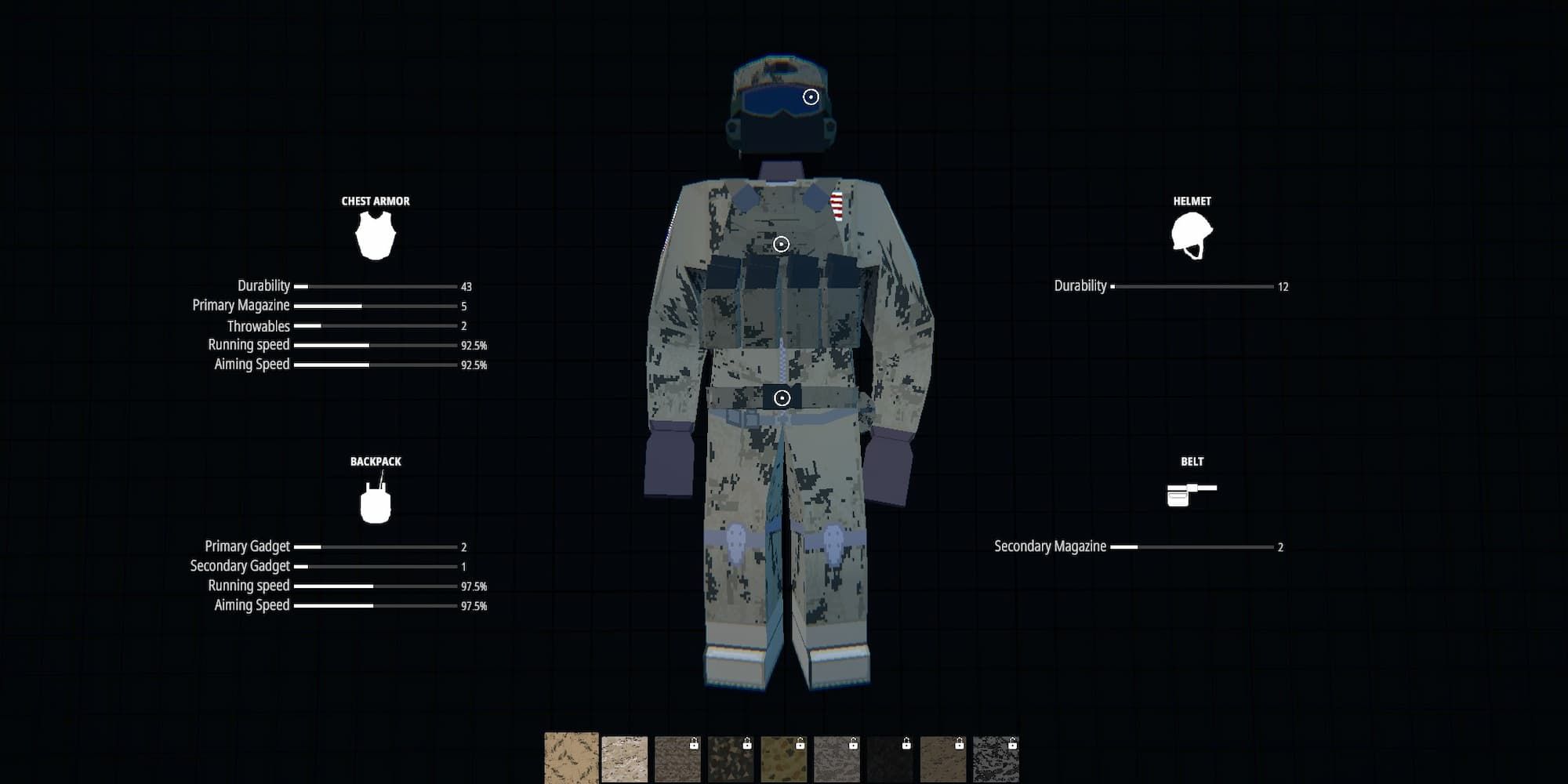Screen dimensions: 1568x784
Task: Choose the light desert digital camo swatch
Action: [624, 757]
